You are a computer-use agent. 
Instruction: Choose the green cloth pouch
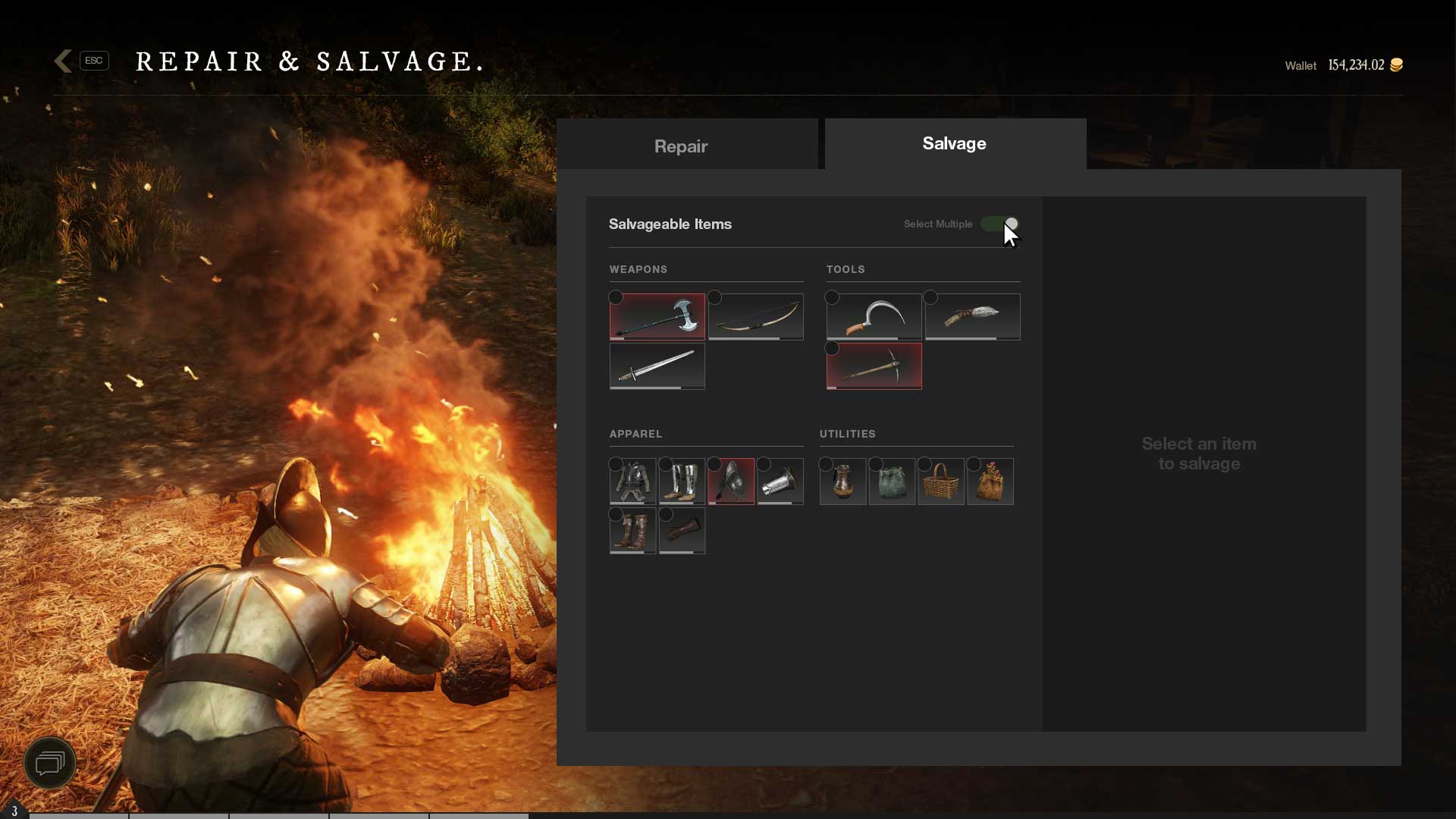[892, 482]
